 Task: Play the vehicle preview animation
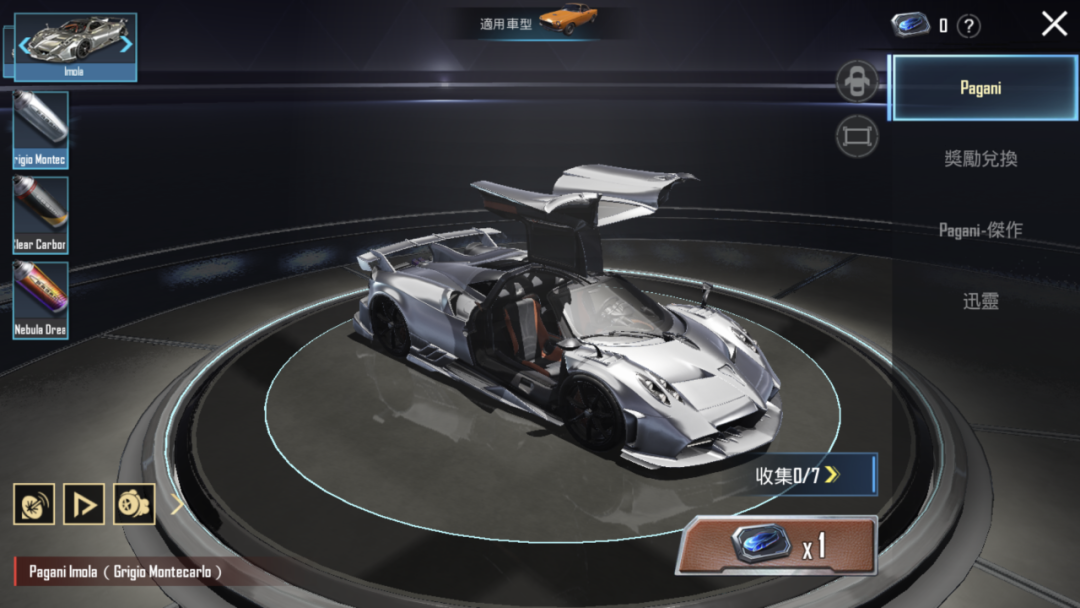click(84, 504)
